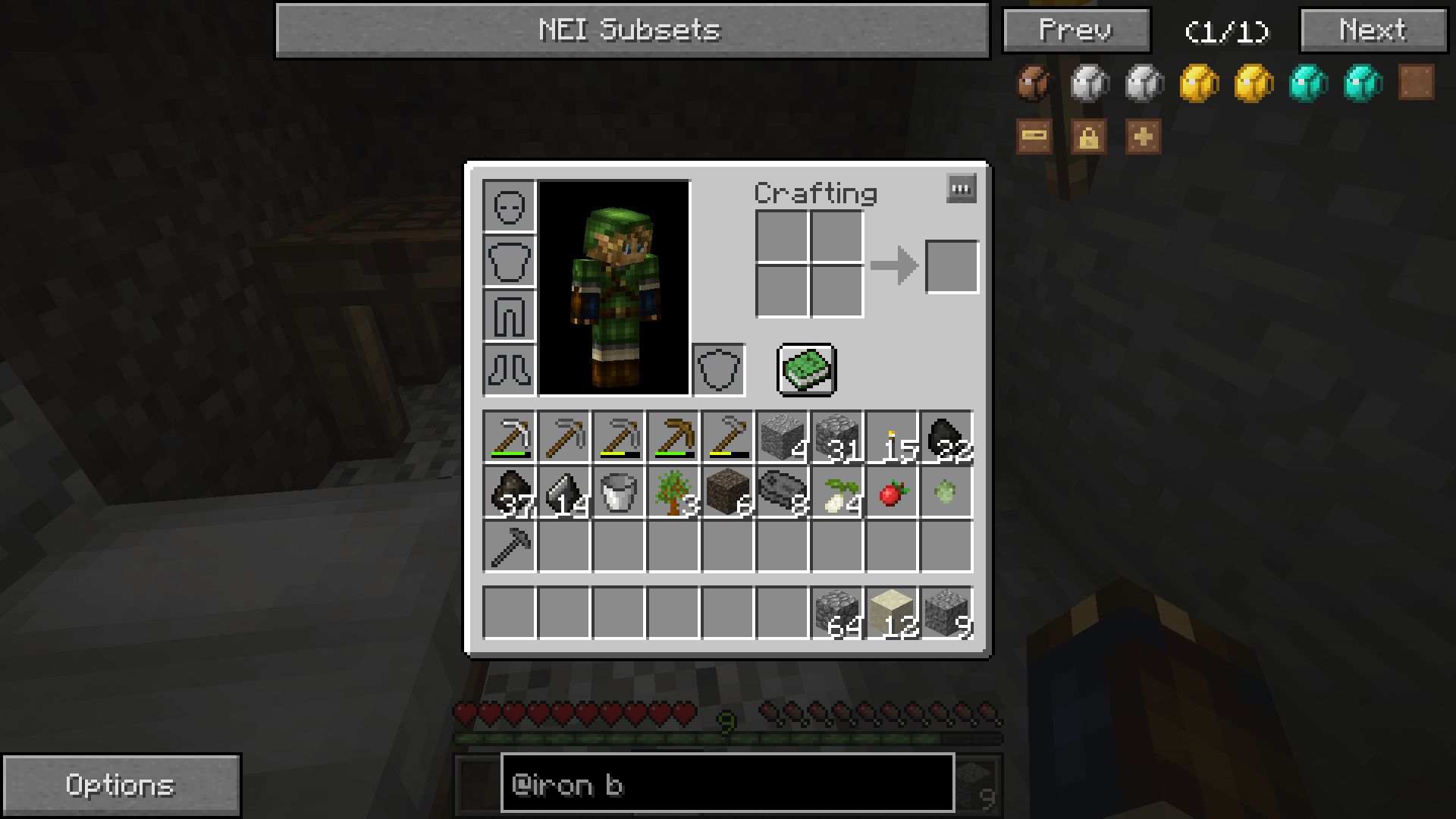Click the minus state button
This screenshot has width=1456, height=819.
tap(1034, 137)
